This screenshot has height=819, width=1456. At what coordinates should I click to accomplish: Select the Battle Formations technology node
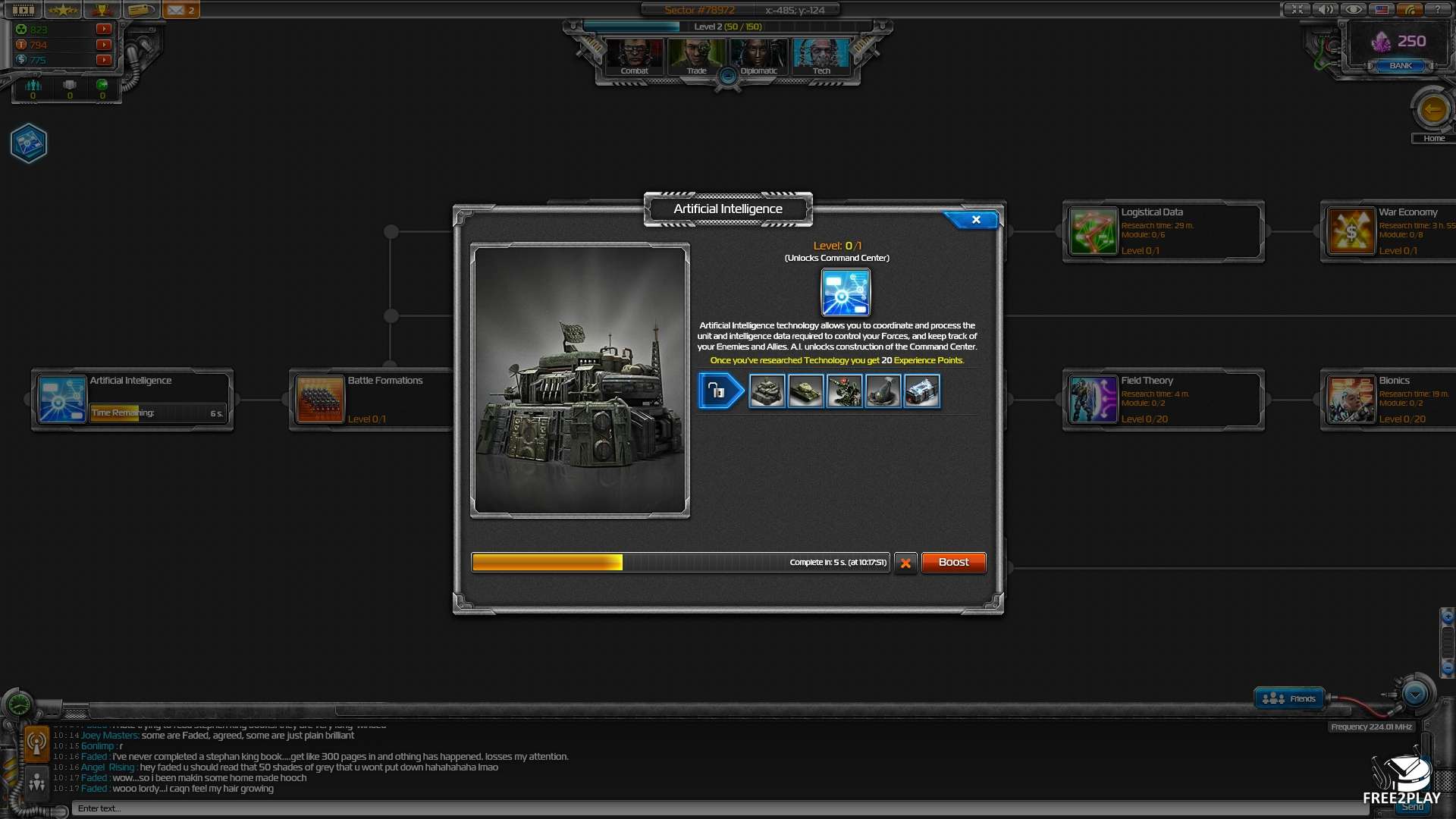370,400
